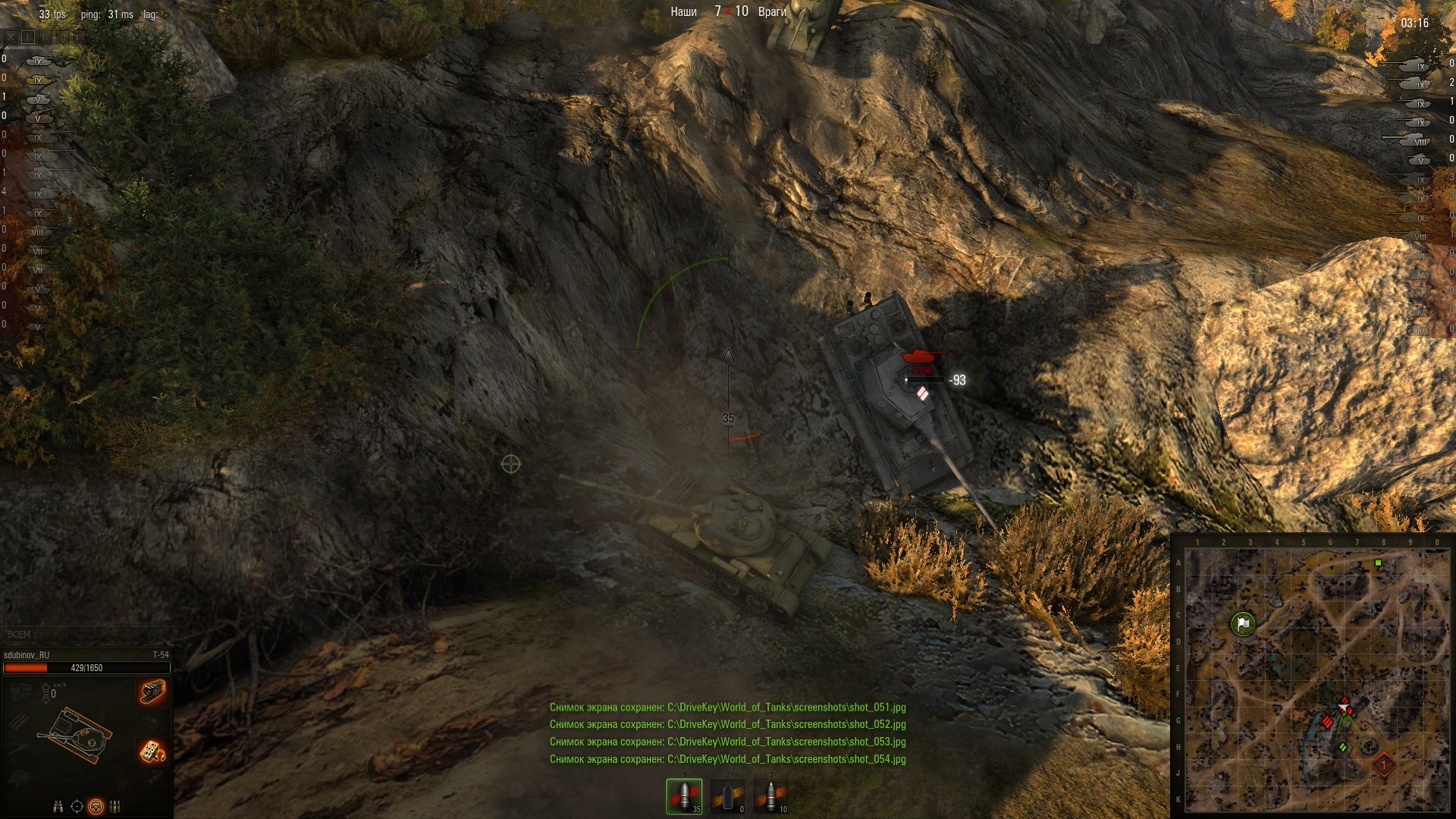
Task: Choose the empty shell slot showing 0
Action: coord(727,795)
